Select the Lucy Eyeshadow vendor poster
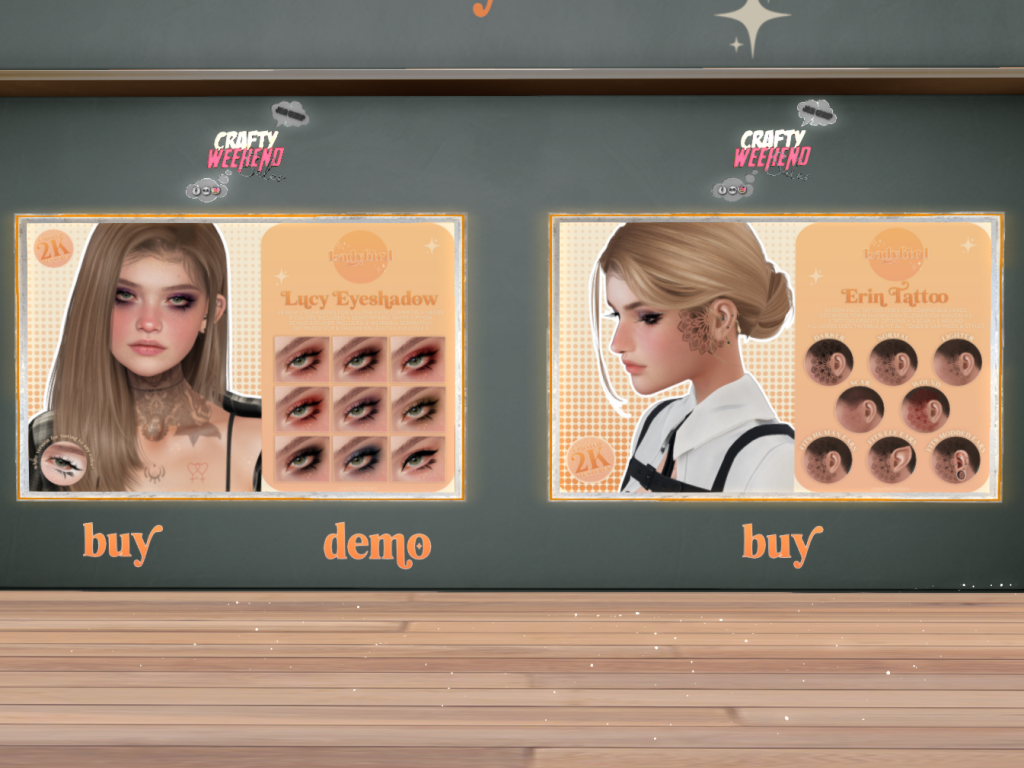Viewport: 1024px width, 768px height. [240, 356]
